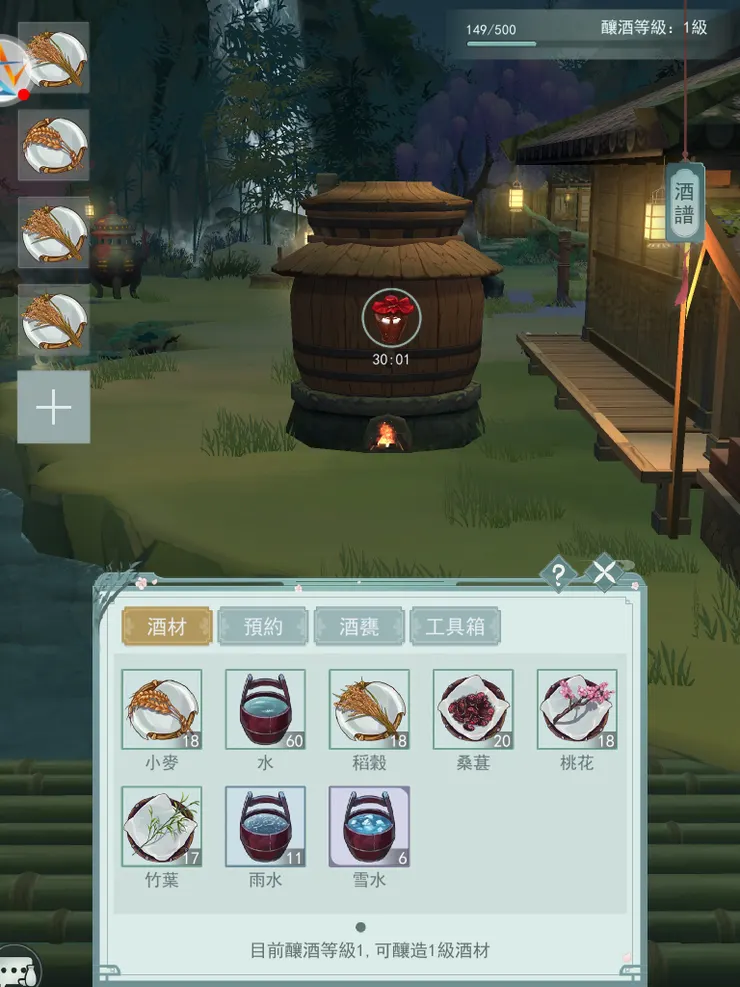Image resolution: width=740 pixels, height=987 pixels.
Task: Choose the 水 water bucket
Action: click(266, 709)
